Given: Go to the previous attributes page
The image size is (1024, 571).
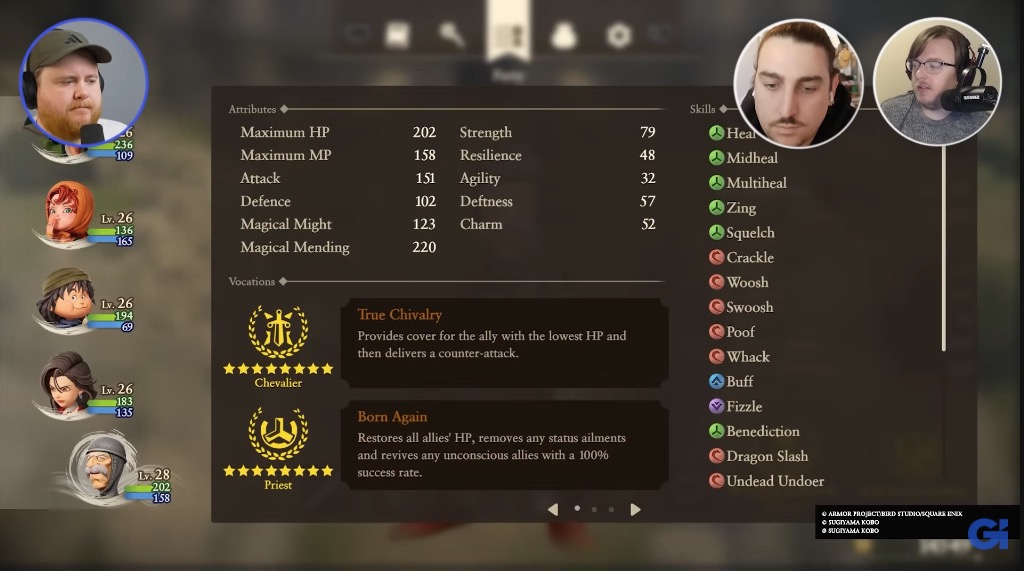Looking at the screenshot, I should tap(552, 509).
